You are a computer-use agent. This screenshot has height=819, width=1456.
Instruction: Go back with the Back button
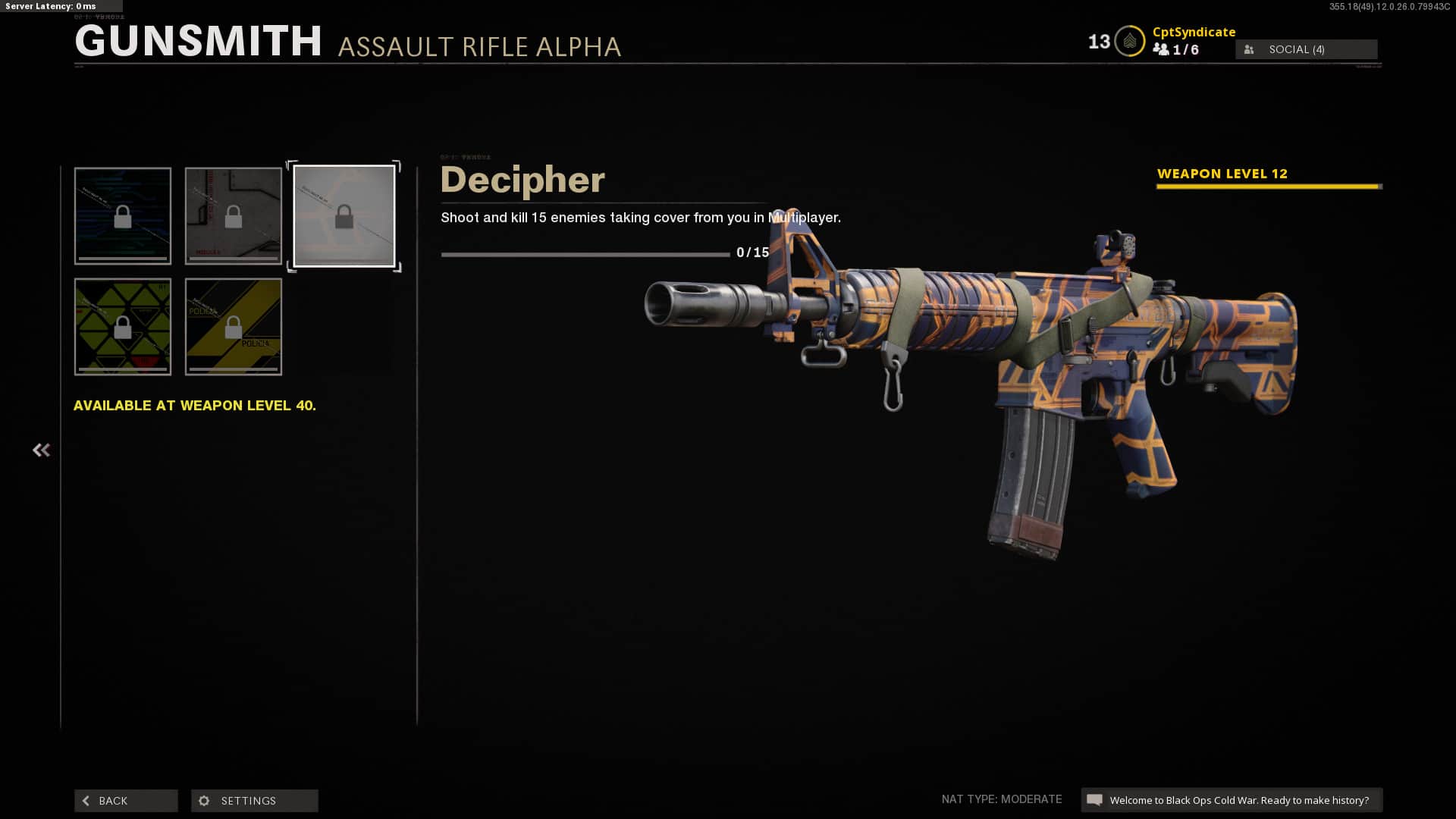pyautogui.click(x=126, y=801)
